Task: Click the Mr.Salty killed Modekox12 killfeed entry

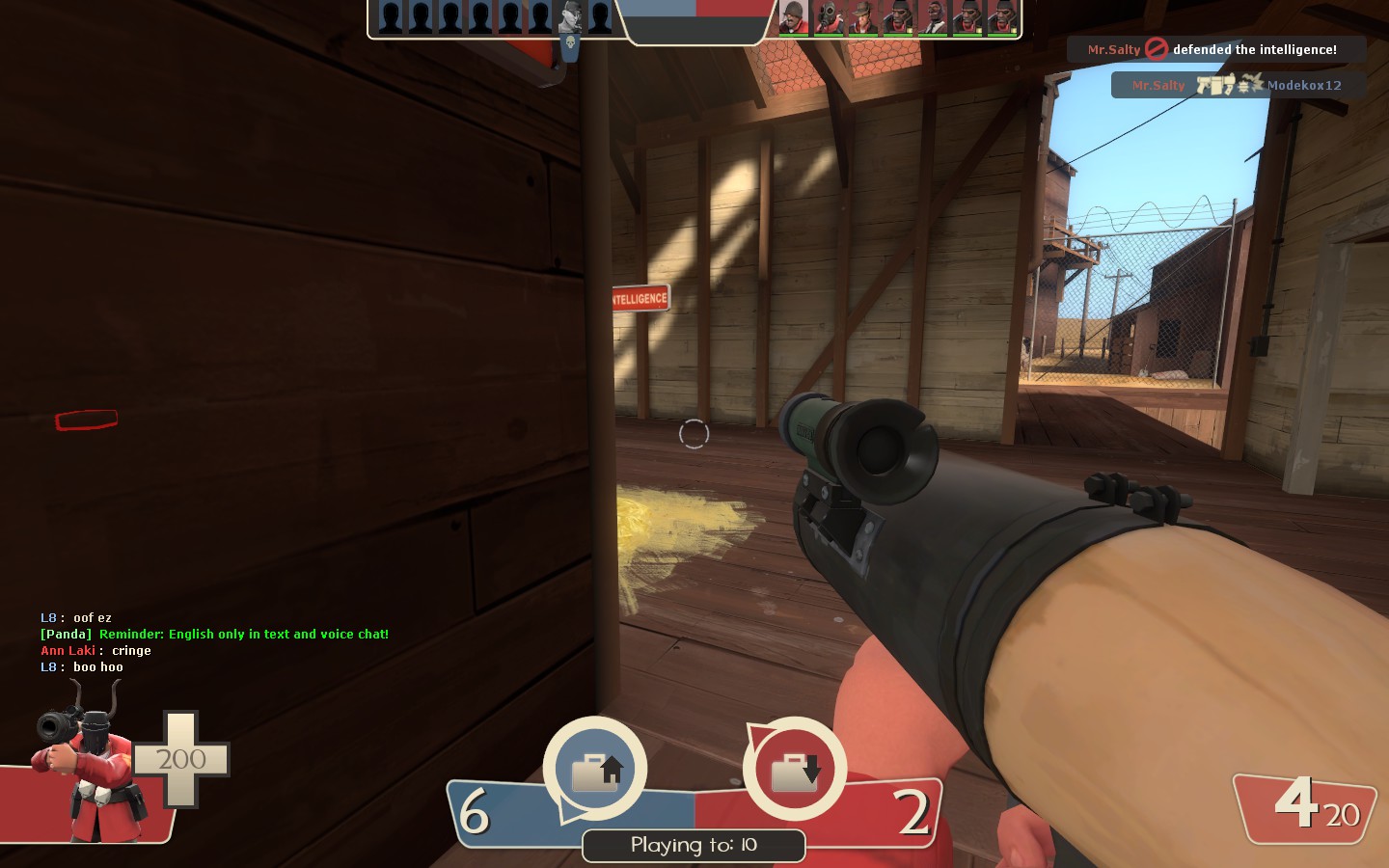Action: (1238, 85)
